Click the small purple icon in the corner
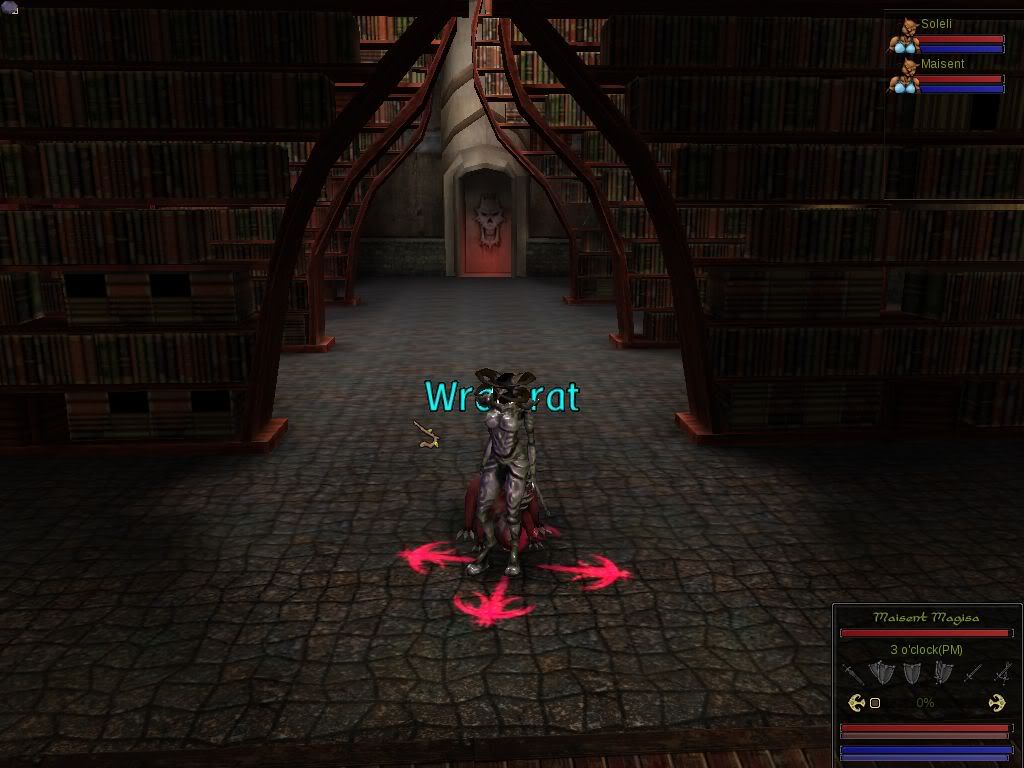Screen dimensions: 1024x768 point(9,7)
